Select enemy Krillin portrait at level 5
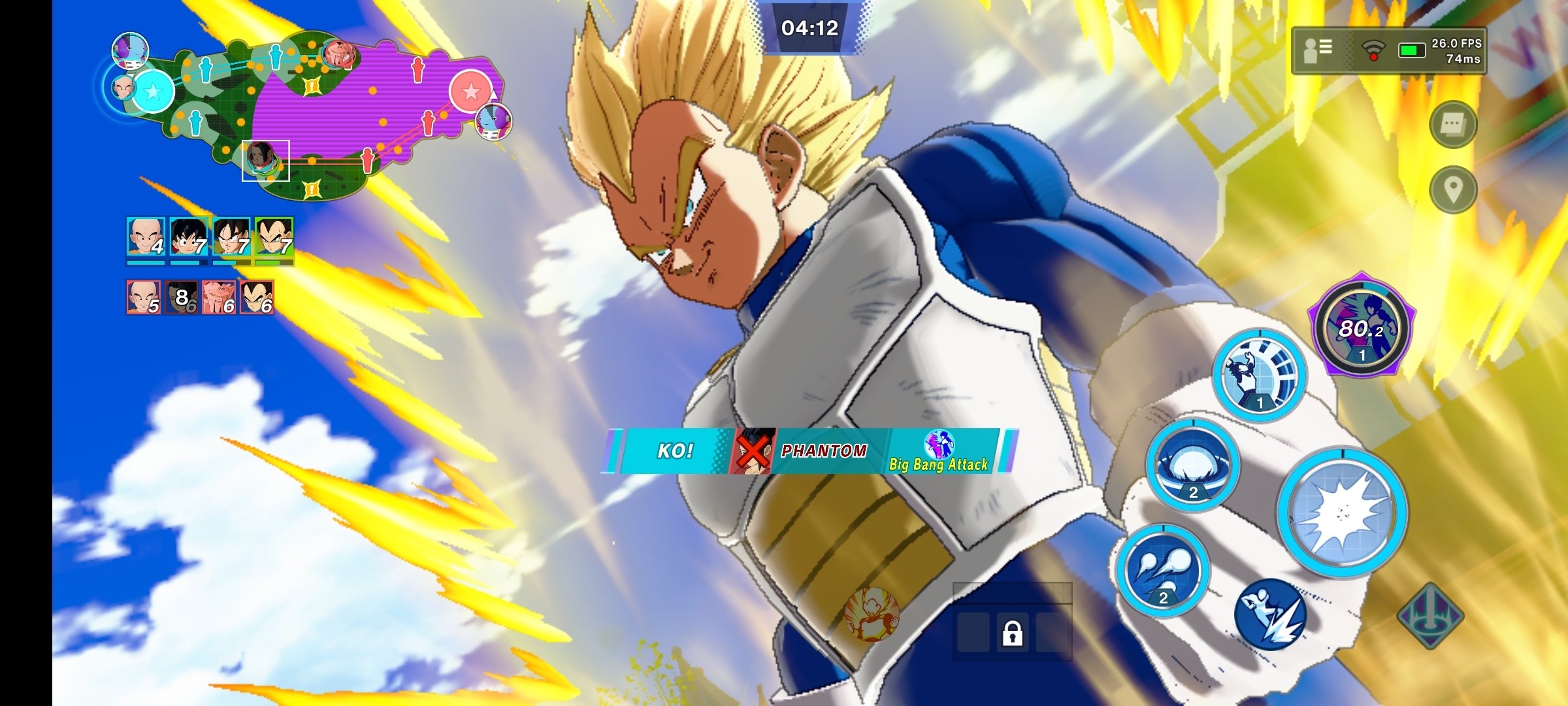 coord(144,297)
